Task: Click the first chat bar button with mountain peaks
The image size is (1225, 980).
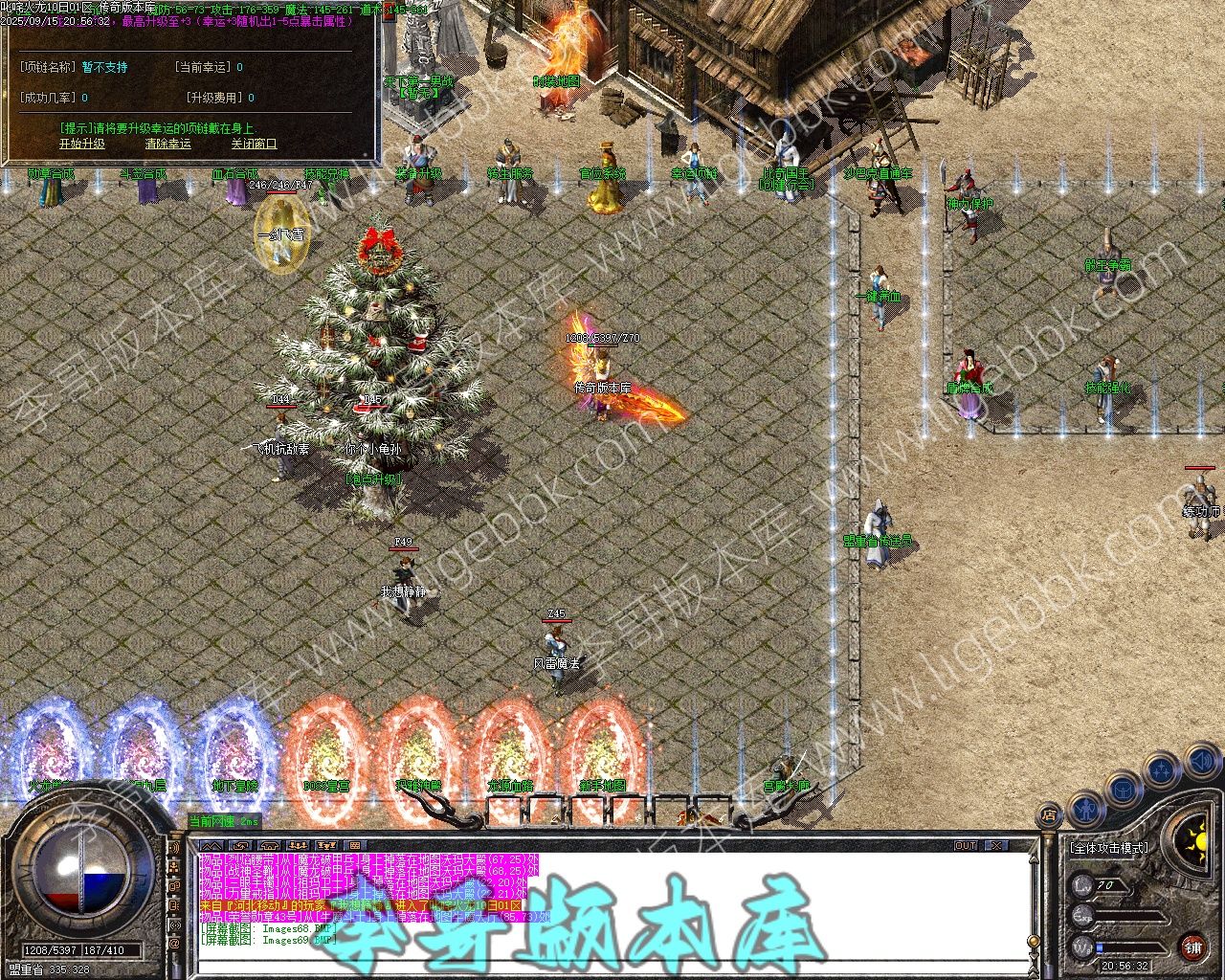Action: pyautogui.click(x=212, y=846)
